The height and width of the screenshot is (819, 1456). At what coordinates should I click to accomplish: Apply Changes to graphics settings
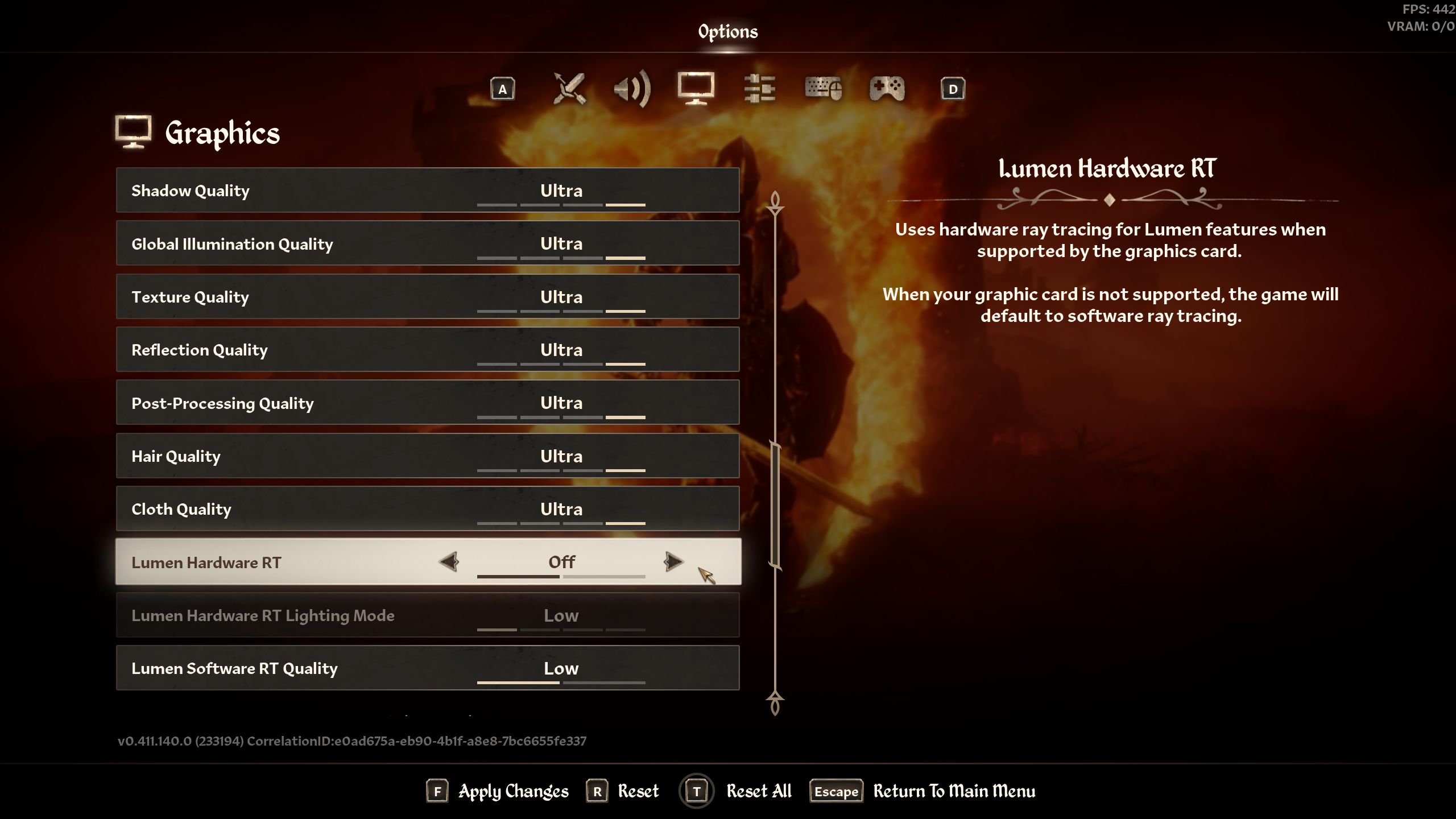(512, 791)
